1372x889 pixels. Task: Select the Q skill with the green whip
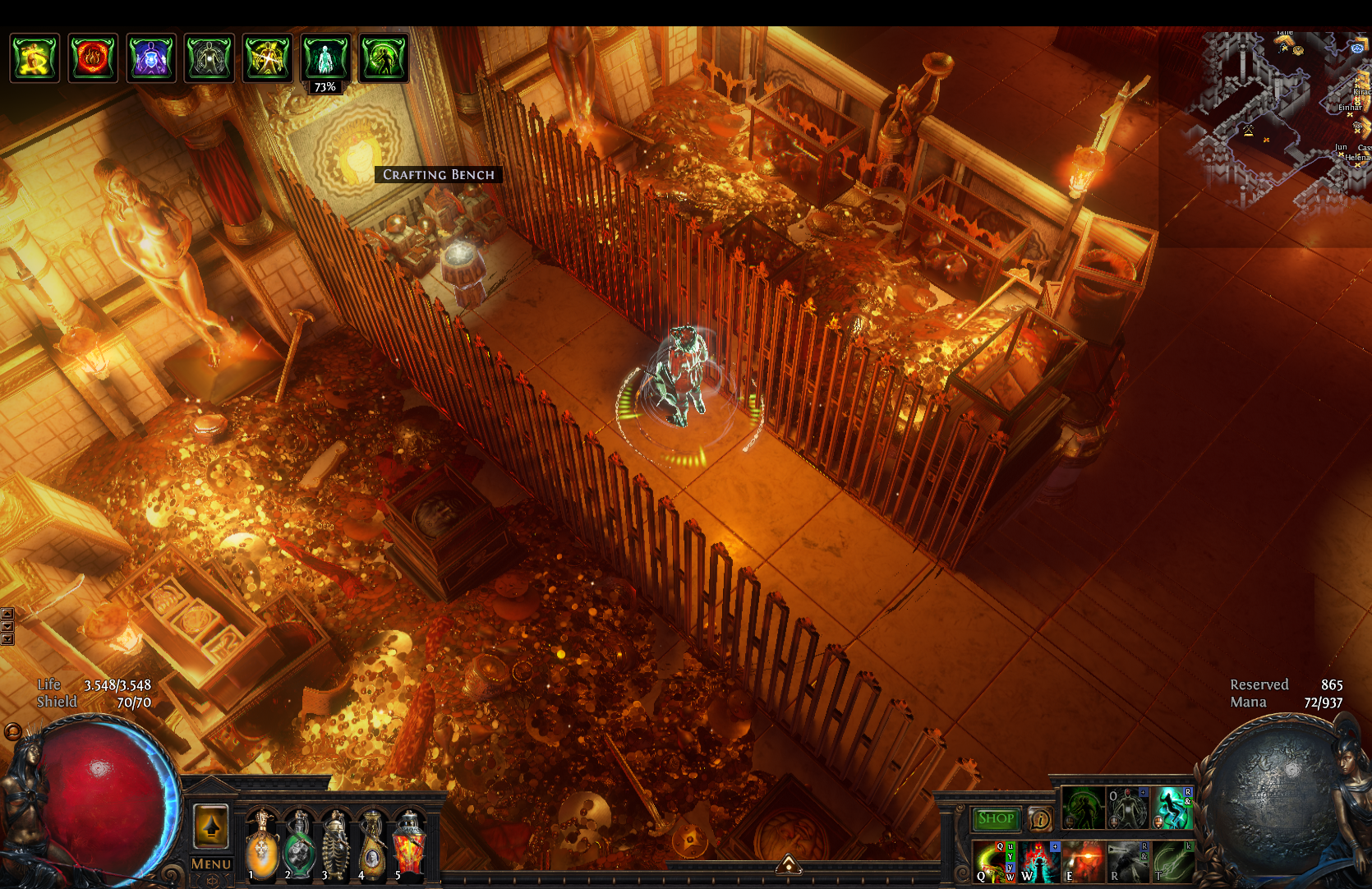[992, 862]
